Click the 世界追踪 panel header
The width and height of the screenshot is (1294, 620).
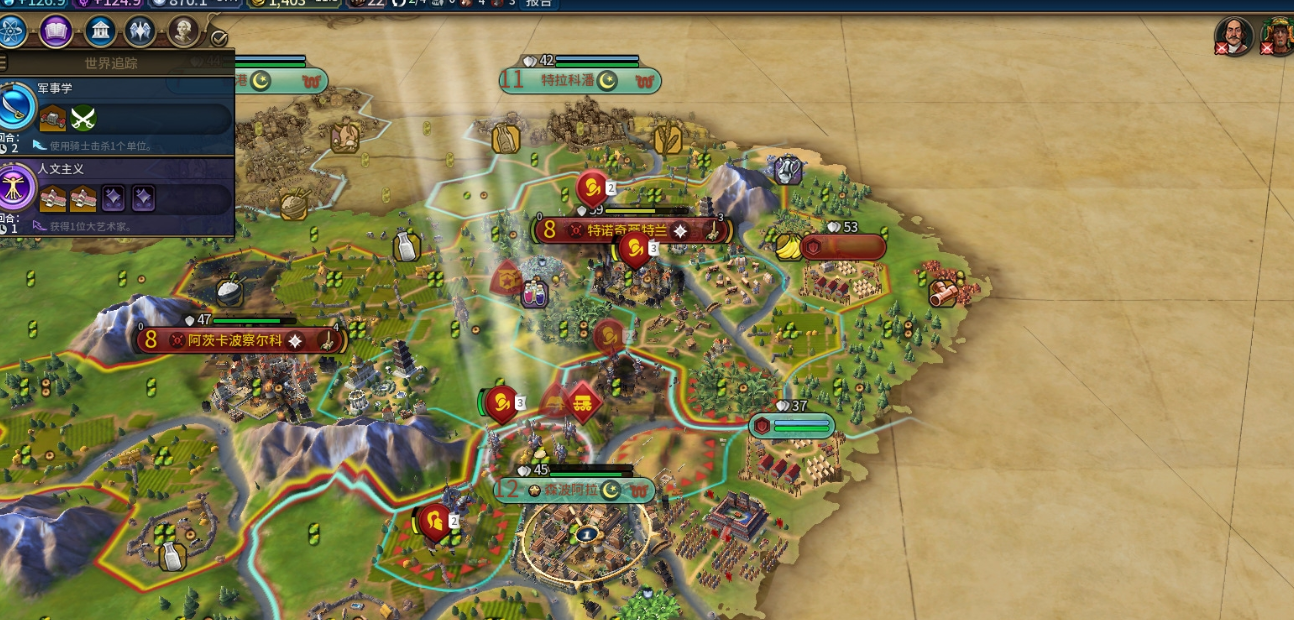111,63
